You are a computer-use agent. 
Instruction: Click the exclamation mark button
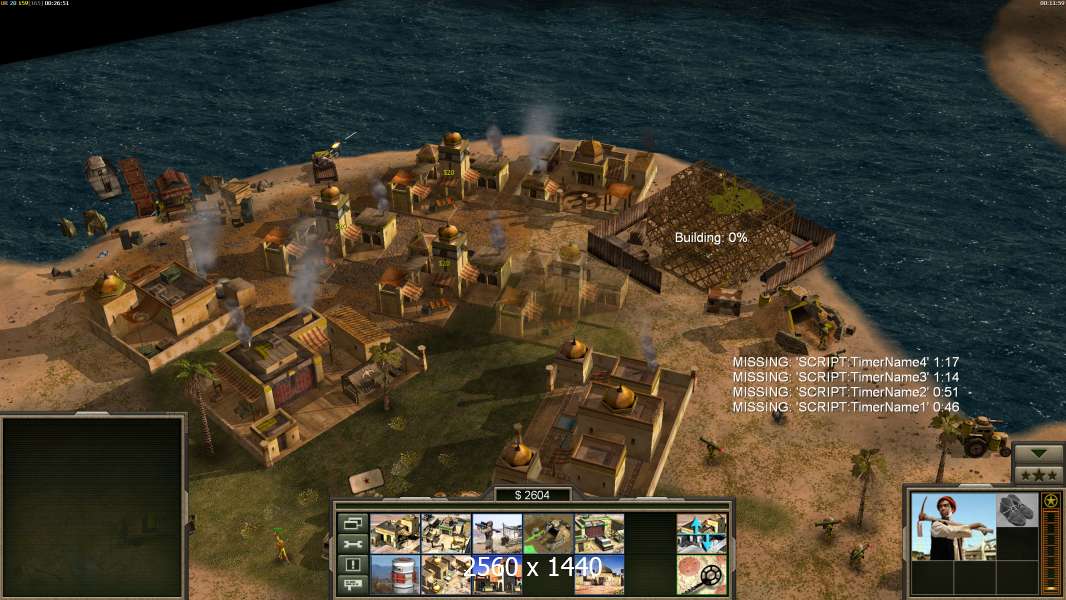351,565
